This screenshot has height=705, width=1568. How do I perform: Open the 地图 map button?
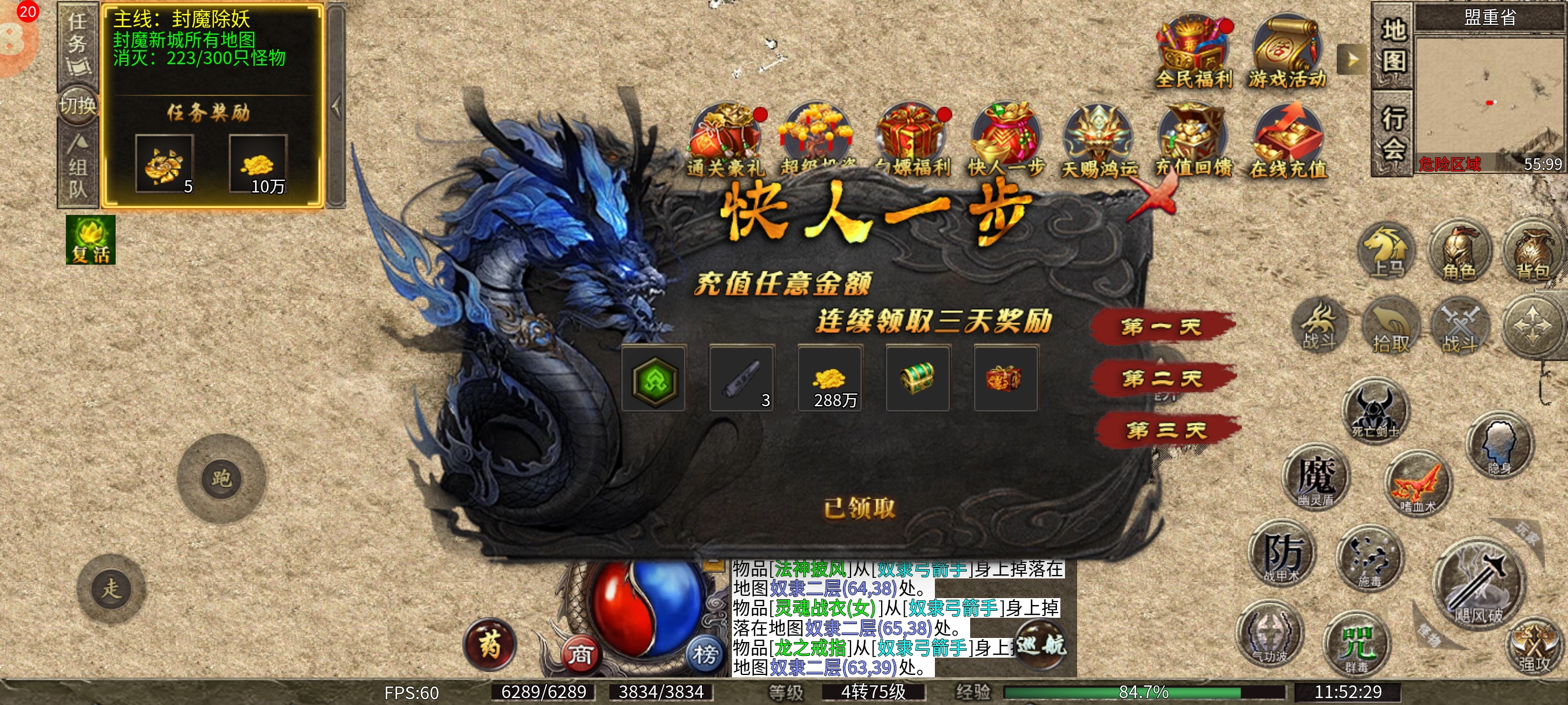click(x=1393, y=46)
